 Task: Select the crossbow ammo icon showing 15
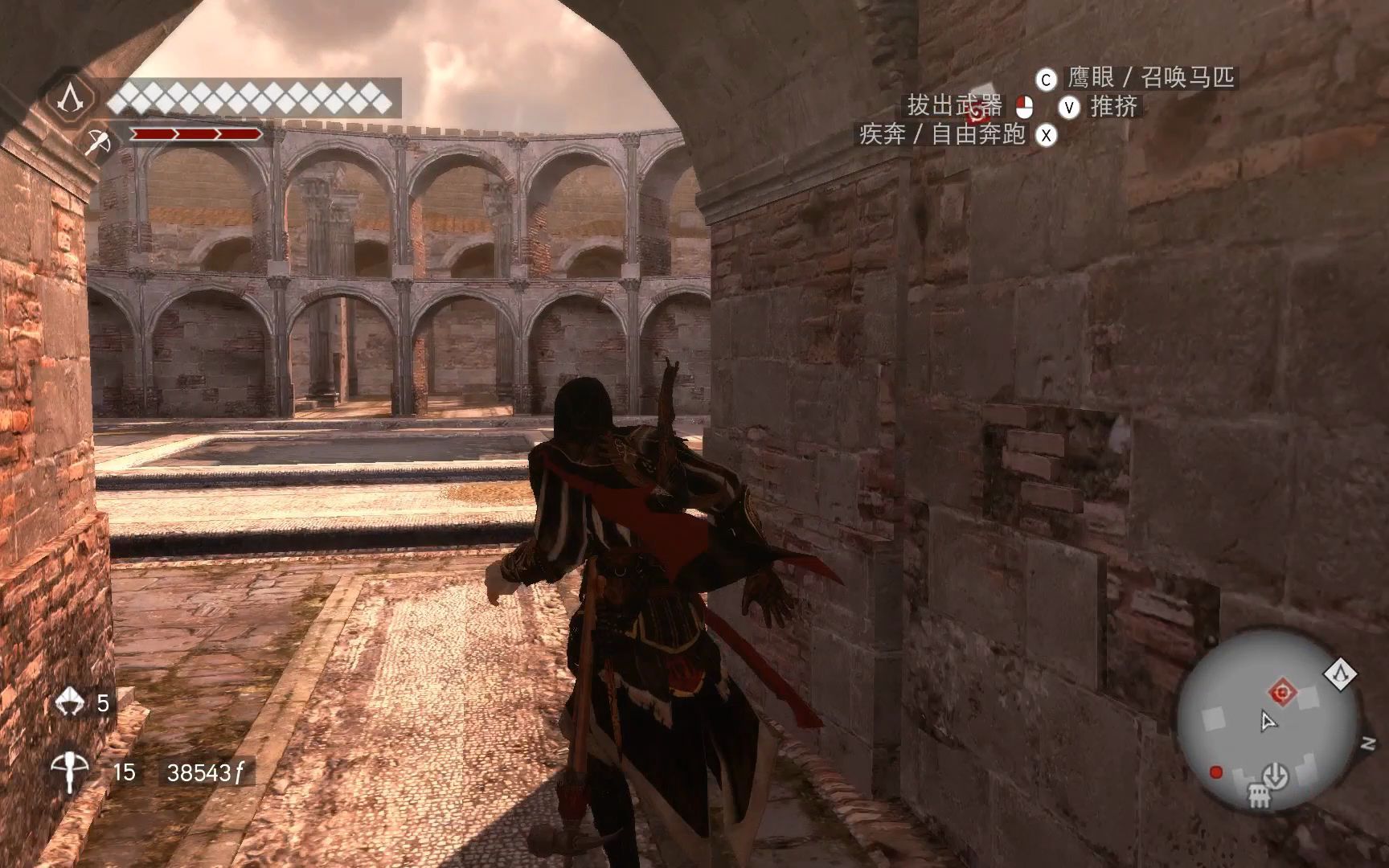70,772
